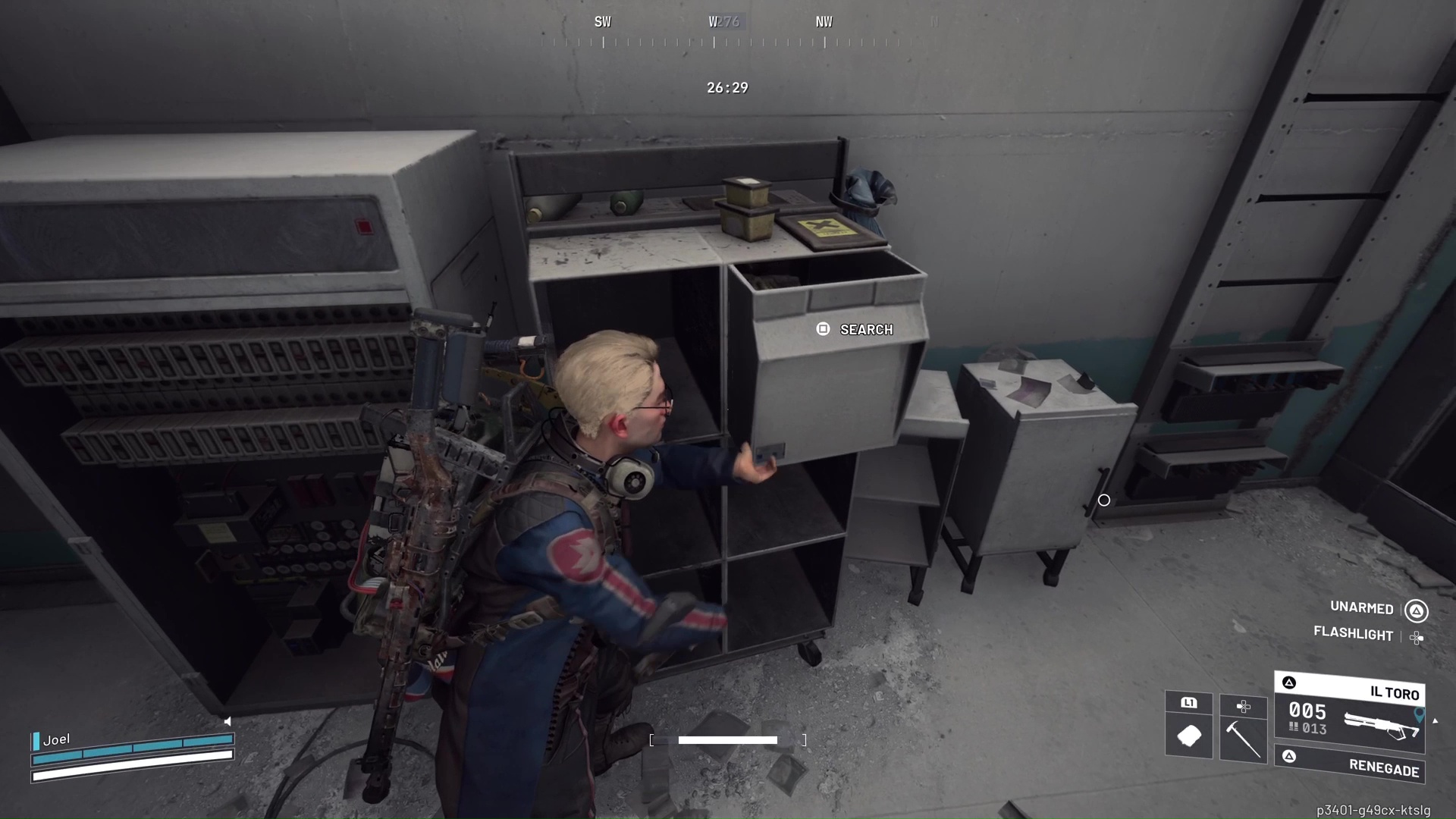Click the pickaxe tool slot icon
This screenshot has height=819, width=1456.
point(1244,739)
